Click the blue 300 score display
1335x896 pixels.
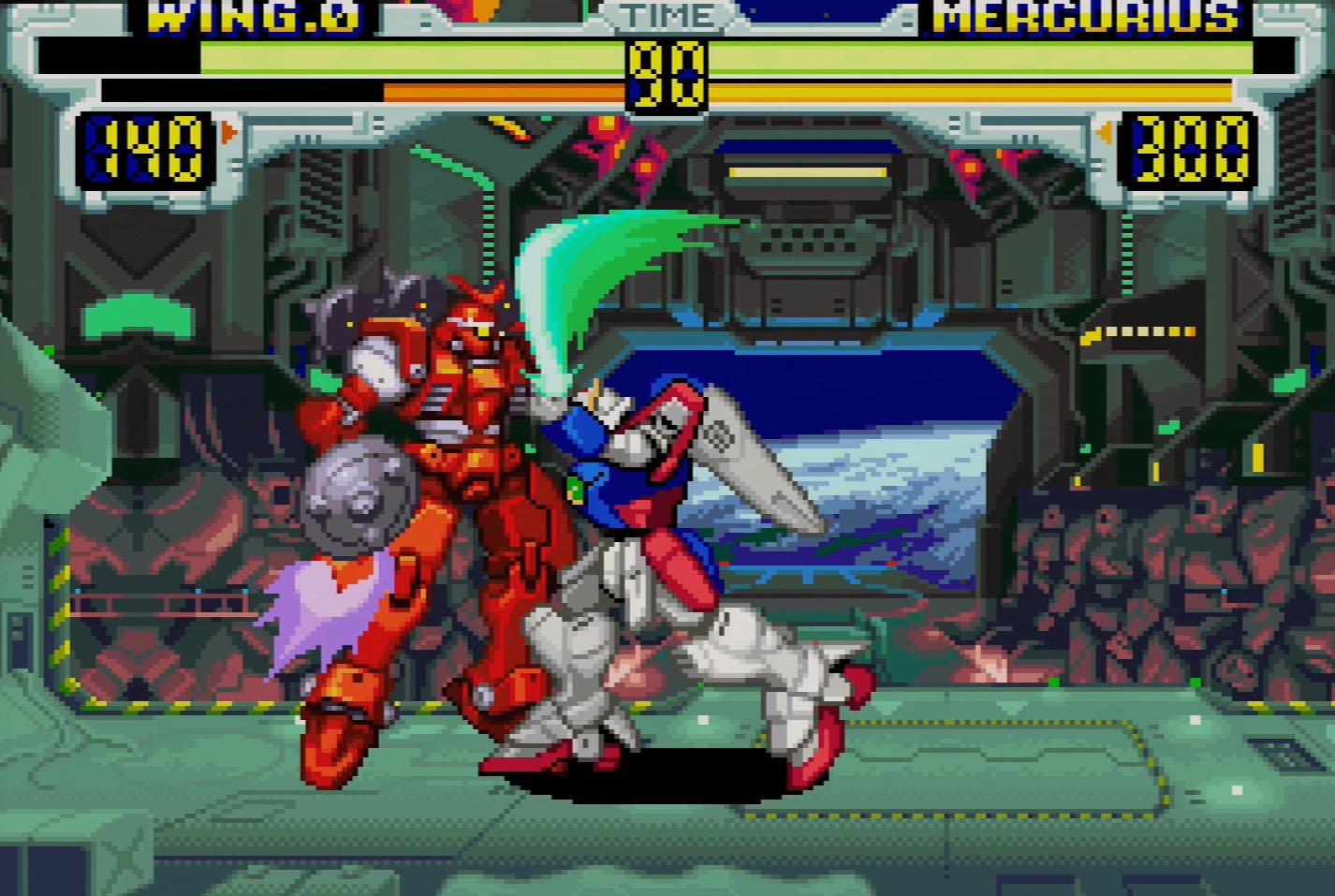coord(1187,148)
